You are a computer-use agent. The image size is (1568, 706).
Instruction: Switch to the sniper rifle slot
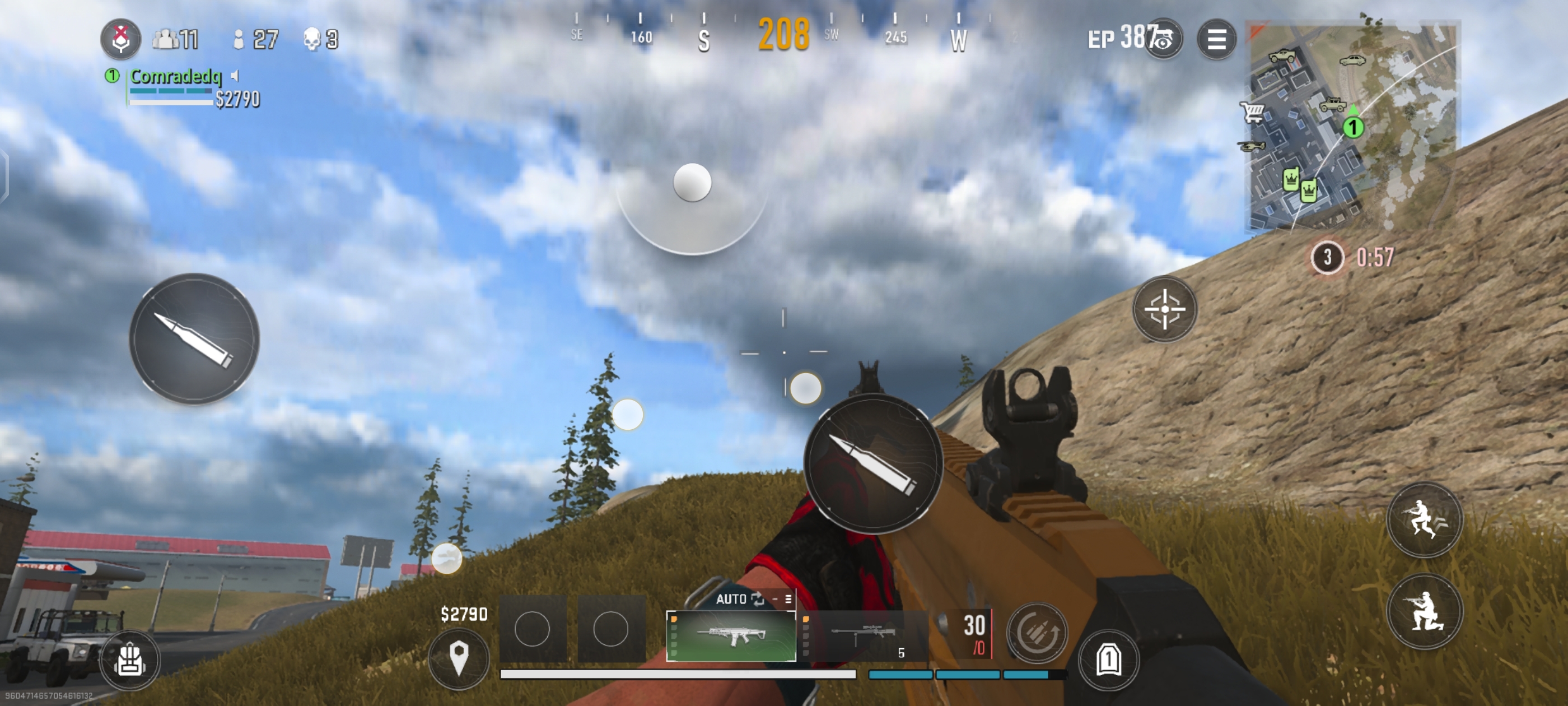click(863, 636)
